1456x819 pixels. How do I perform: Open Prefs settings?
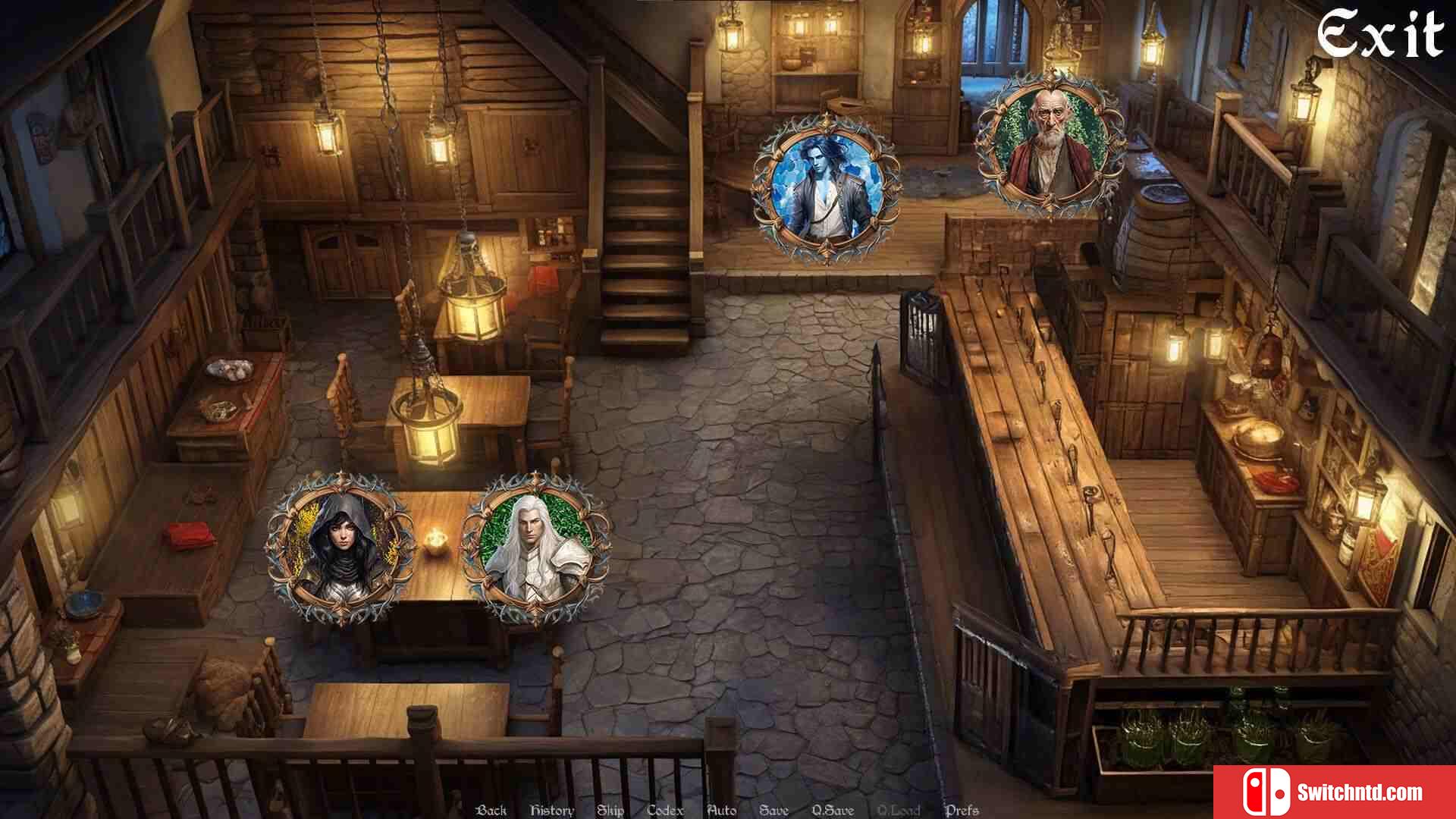click(x=962, y=810)
